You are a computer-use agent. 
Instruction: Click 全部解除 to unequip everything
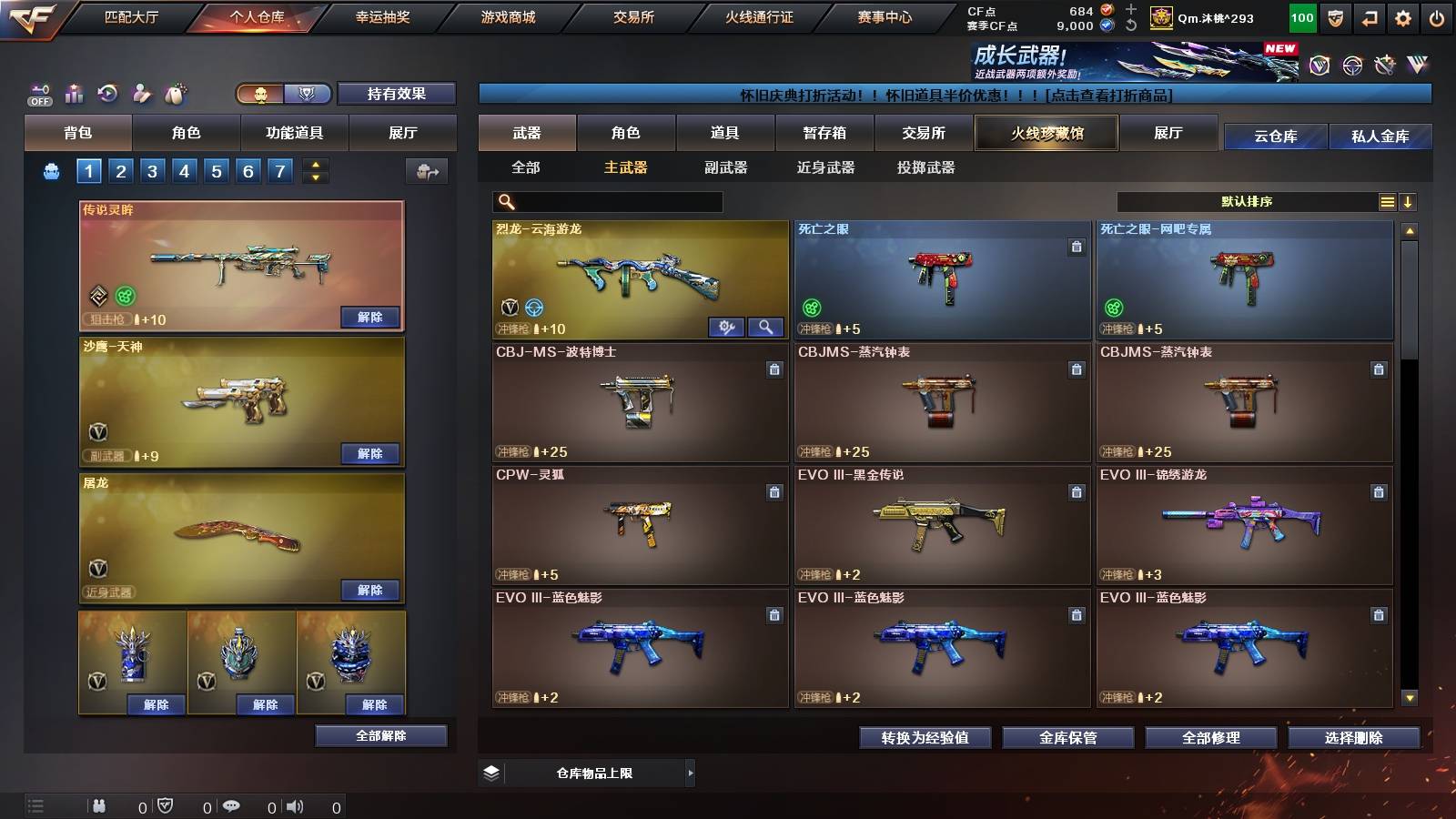click(x=379, y=735)
